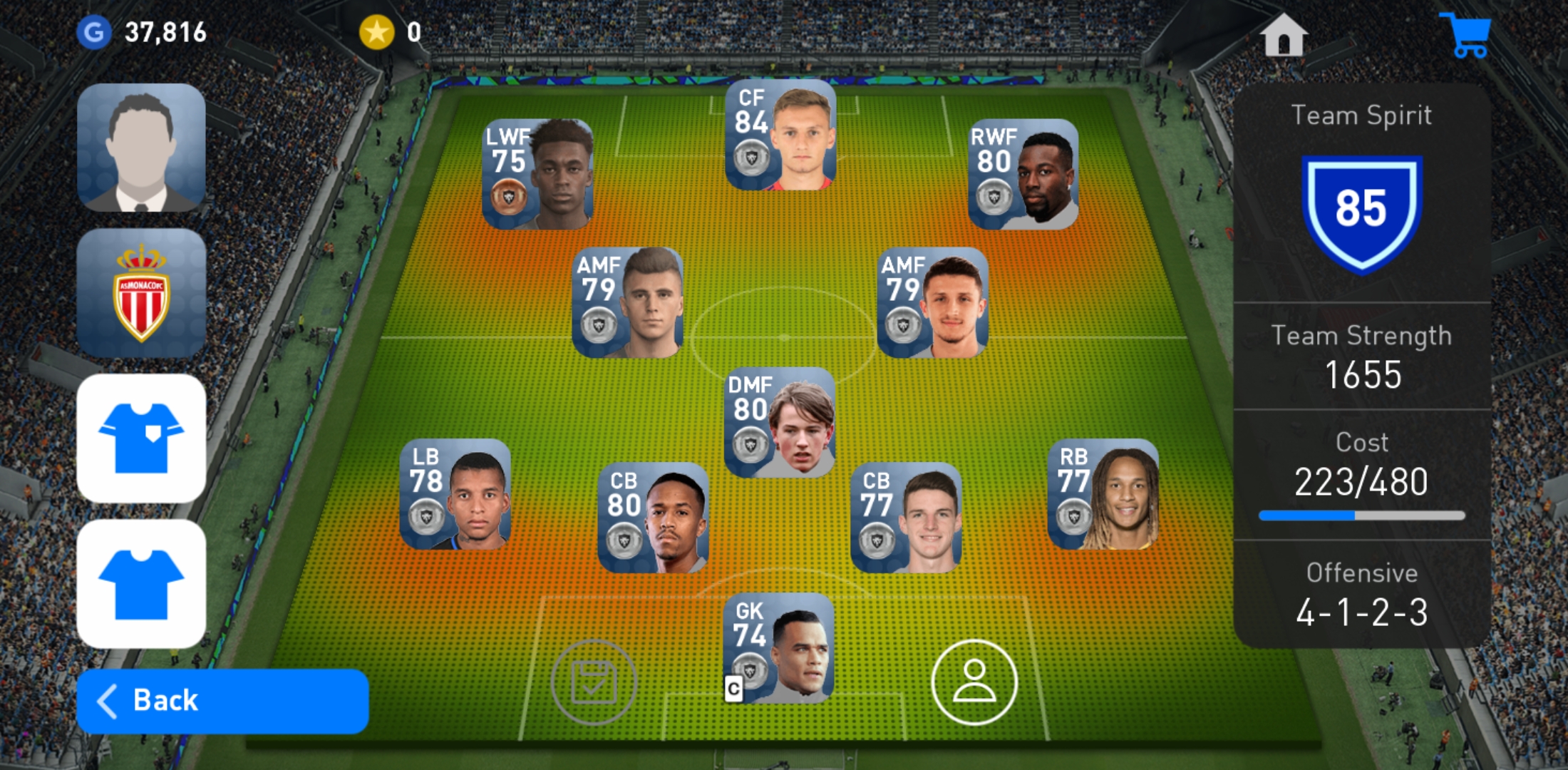Select the RWF 80 player card
Screen dimensions: 1568x770
[1023, 175]
